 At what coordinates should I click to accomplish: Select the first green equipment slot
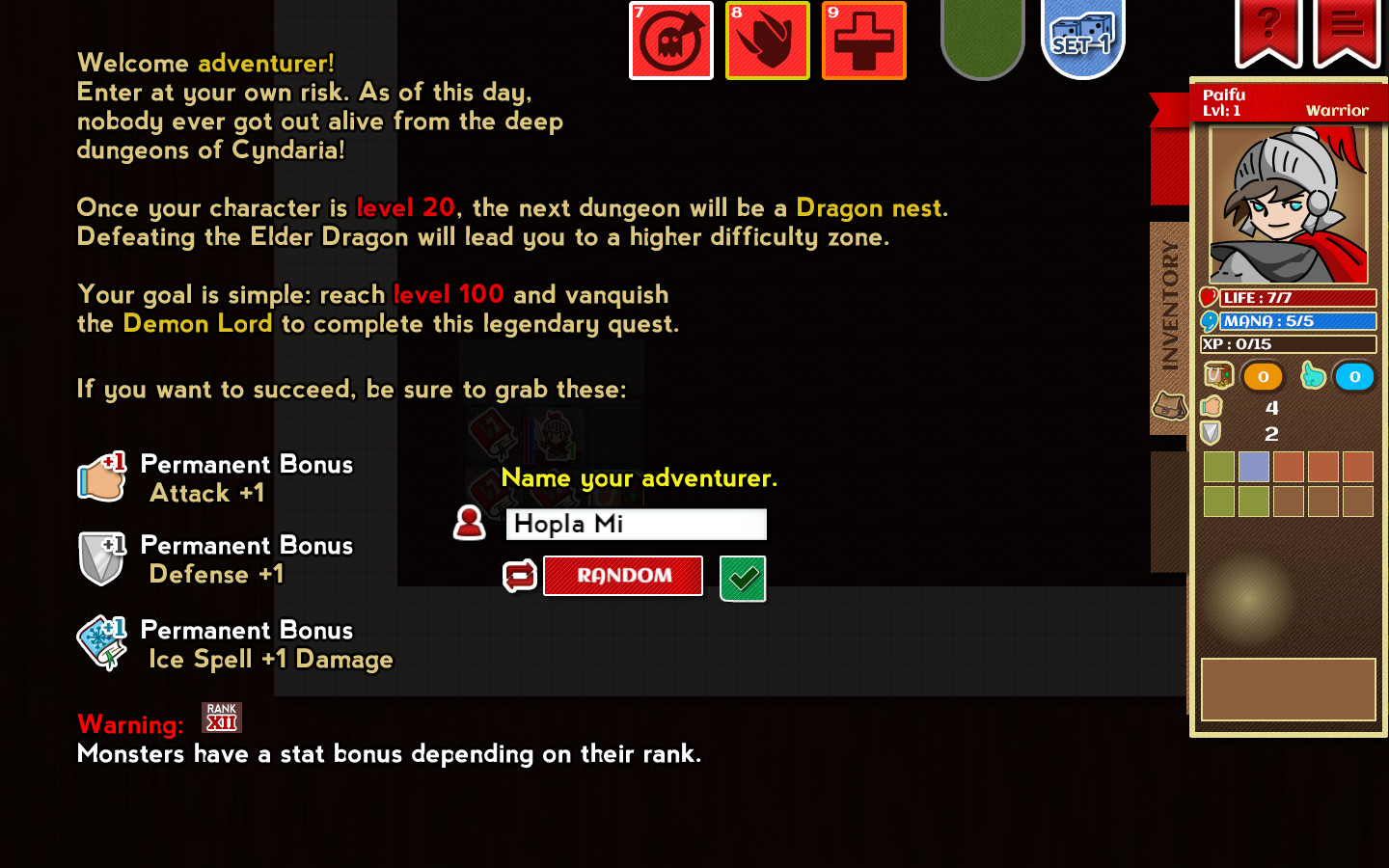1218,467
